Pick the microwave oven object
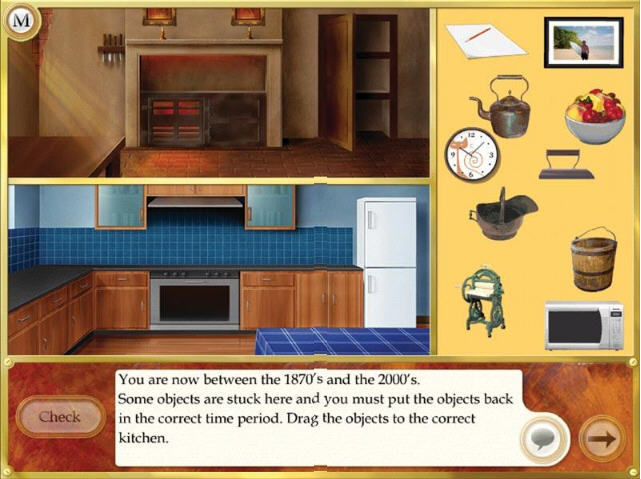Viewport: 641px width, 479px height. coord(583,326)
